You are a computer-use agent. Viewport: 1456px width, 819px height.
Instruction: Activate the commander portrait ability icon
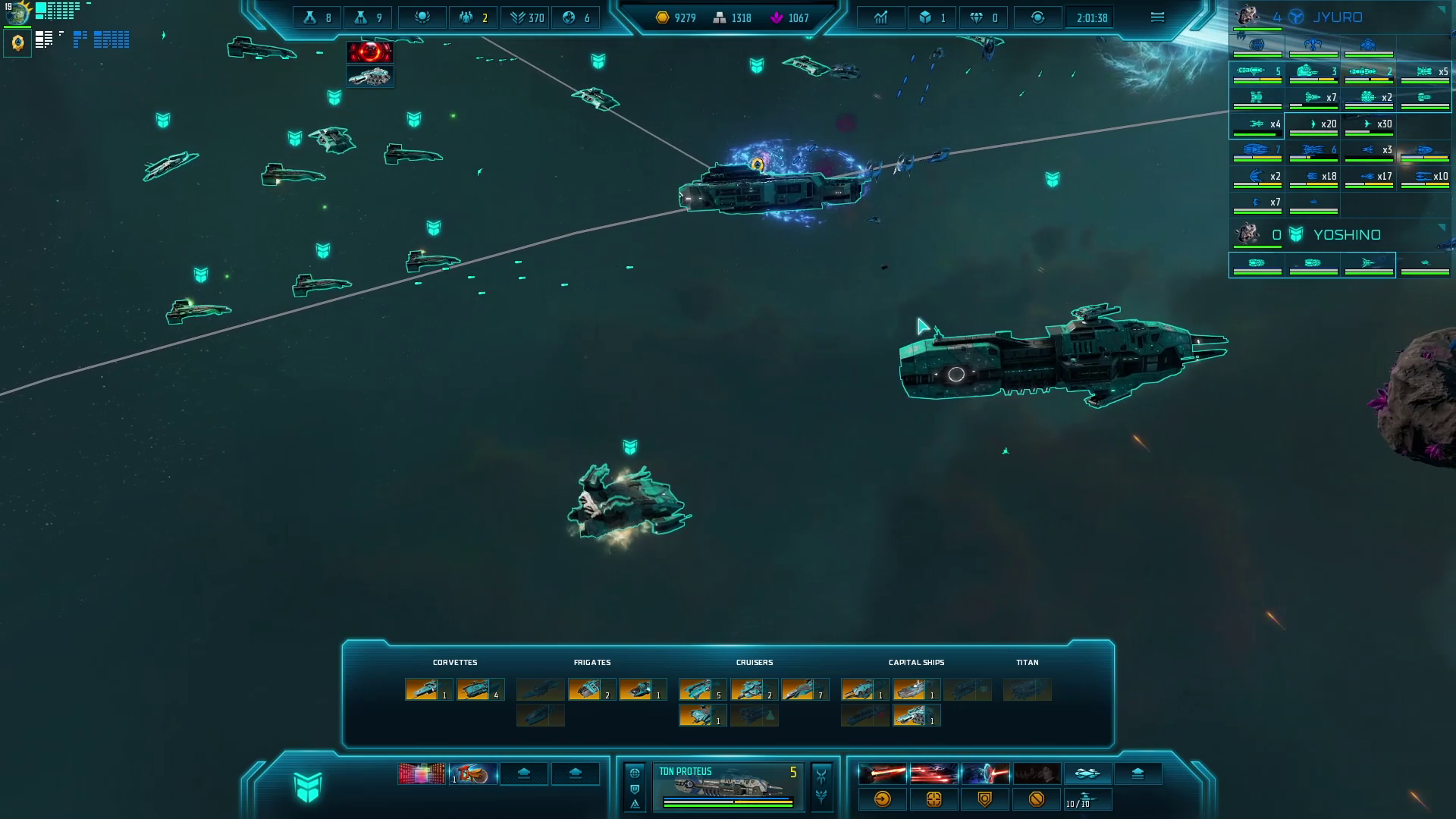tap(1037, 773)
